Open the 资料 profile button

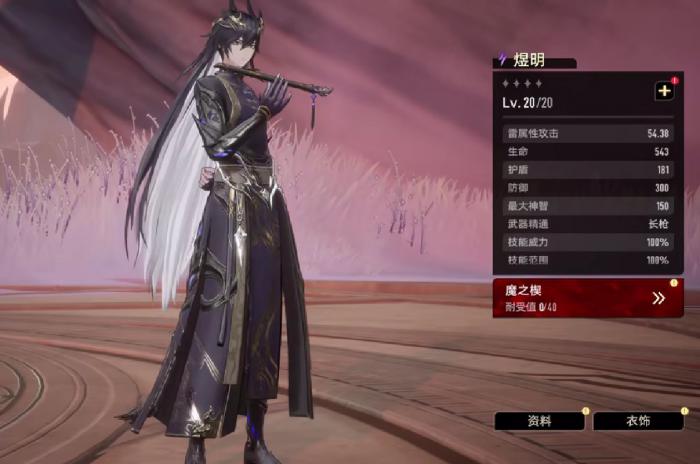coord(540,421)
